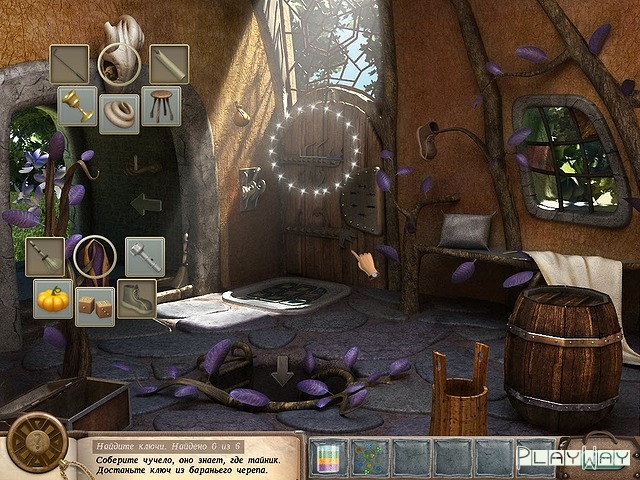Select the mallet item tile
Image resolution: width=640 pixels, height=480 pixels.
pos(144,256)
